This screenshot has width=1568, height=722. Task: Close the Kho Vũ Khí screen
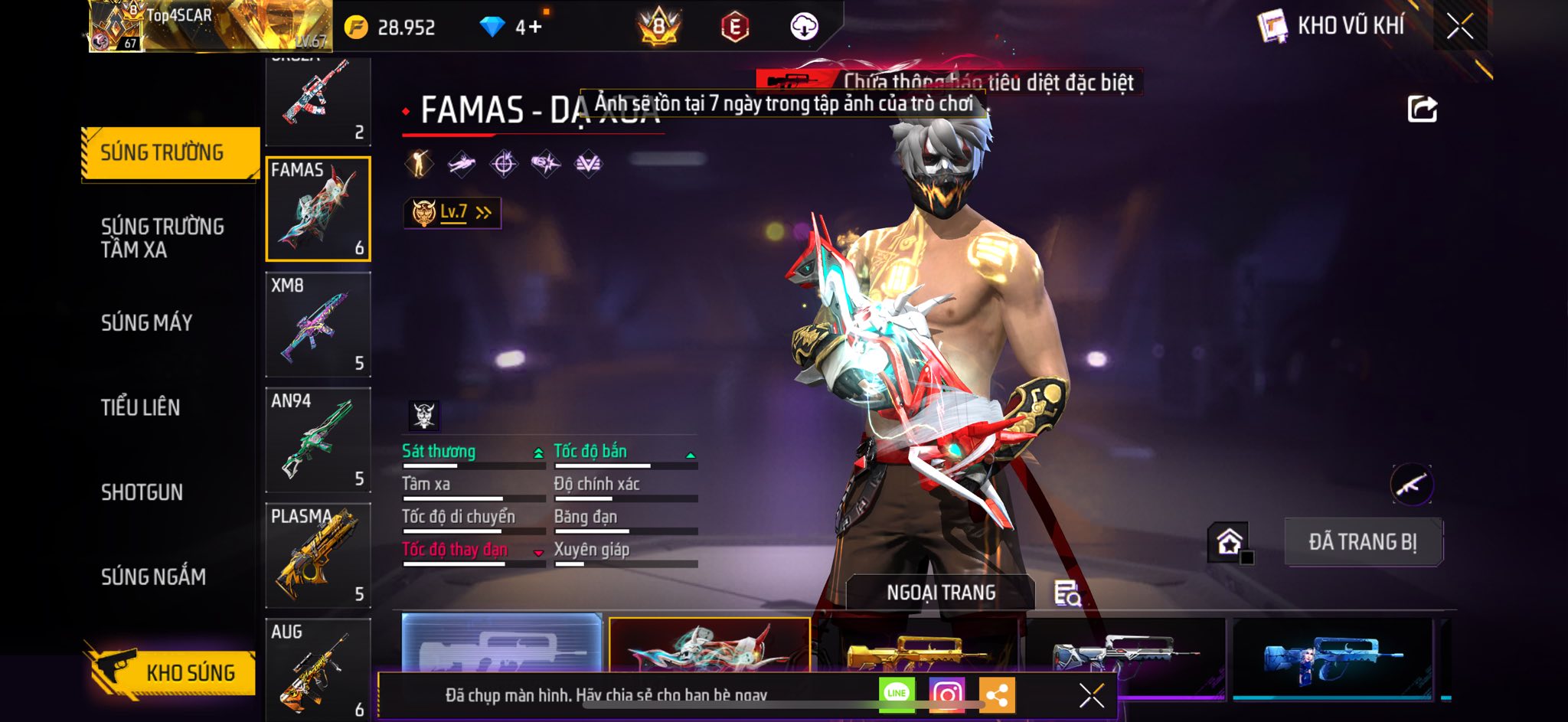[1459, 27]
